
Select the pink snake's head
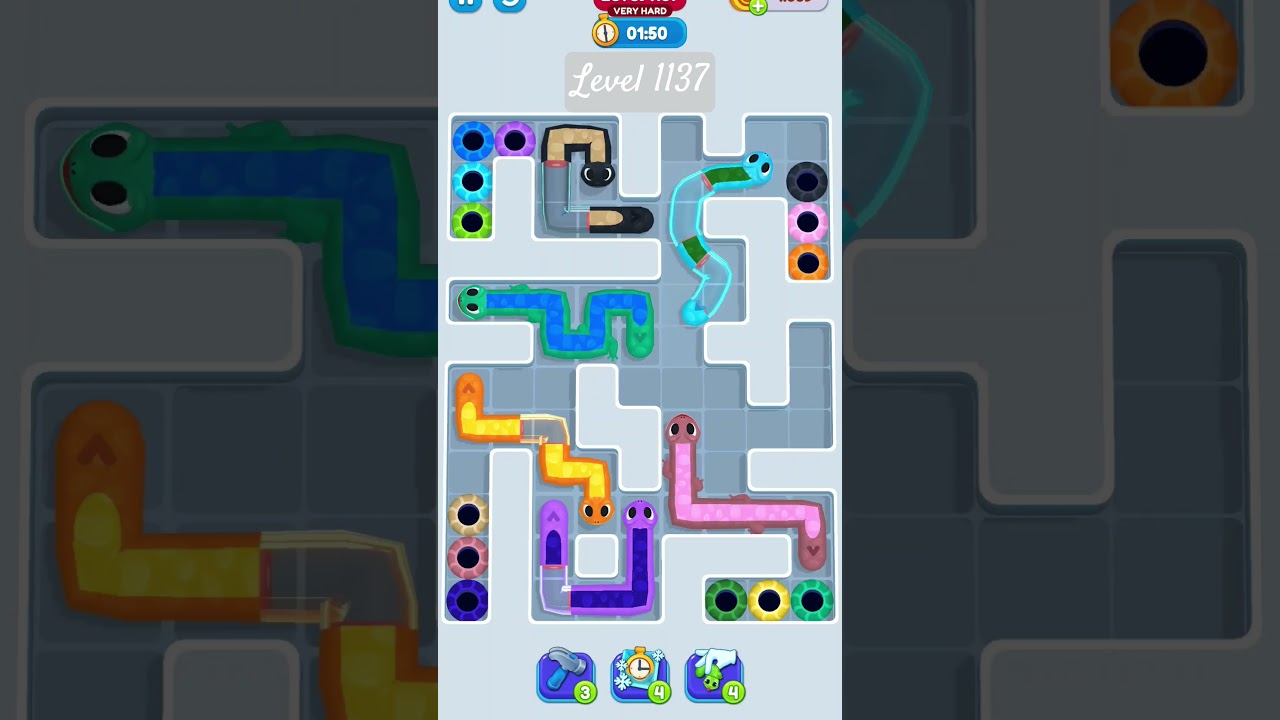(683, 427)
